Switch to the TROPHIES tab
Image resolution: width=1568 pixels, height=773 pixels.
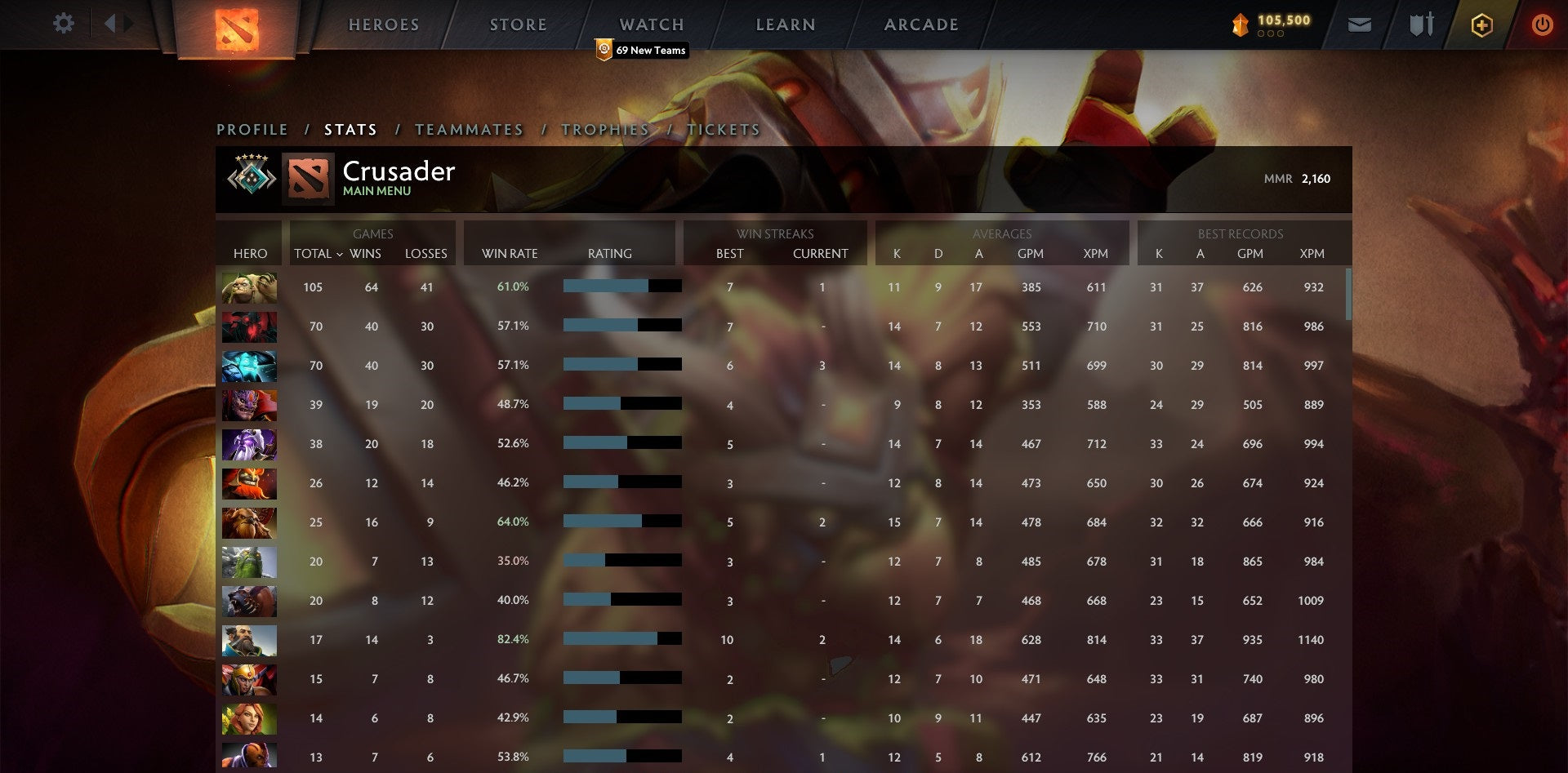[x=604, y=129]
